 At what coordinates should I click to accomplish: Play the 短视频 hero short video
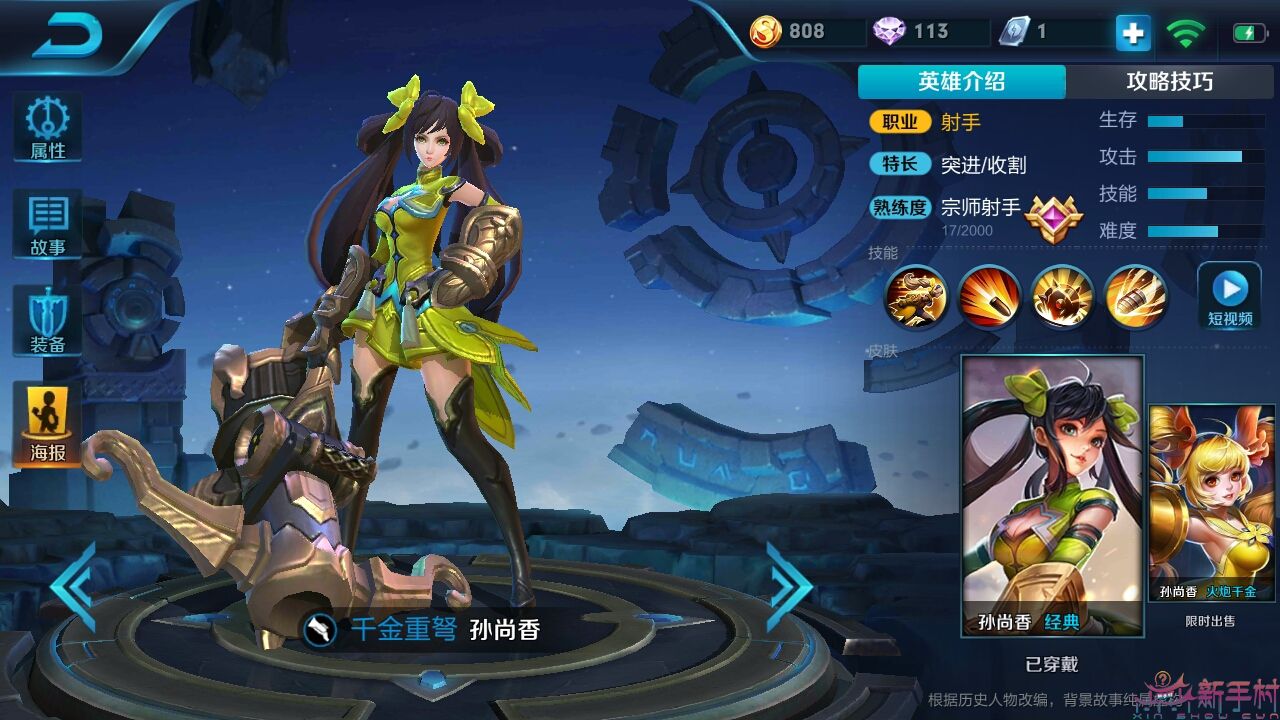pyautogui.click(x=1228, y=296)
